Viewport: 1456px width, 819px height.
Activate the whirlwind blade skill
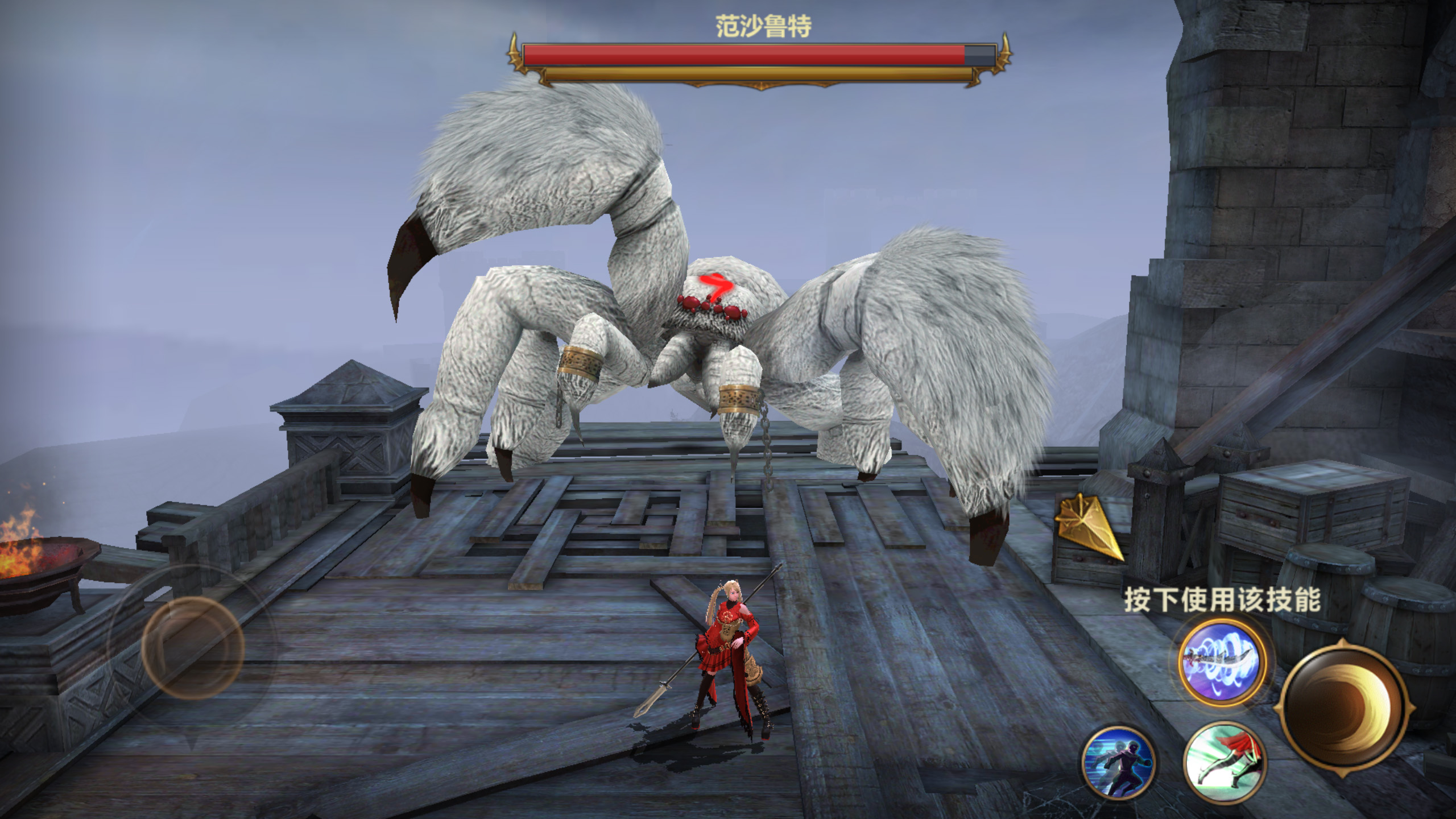[x=1222, y=663]
